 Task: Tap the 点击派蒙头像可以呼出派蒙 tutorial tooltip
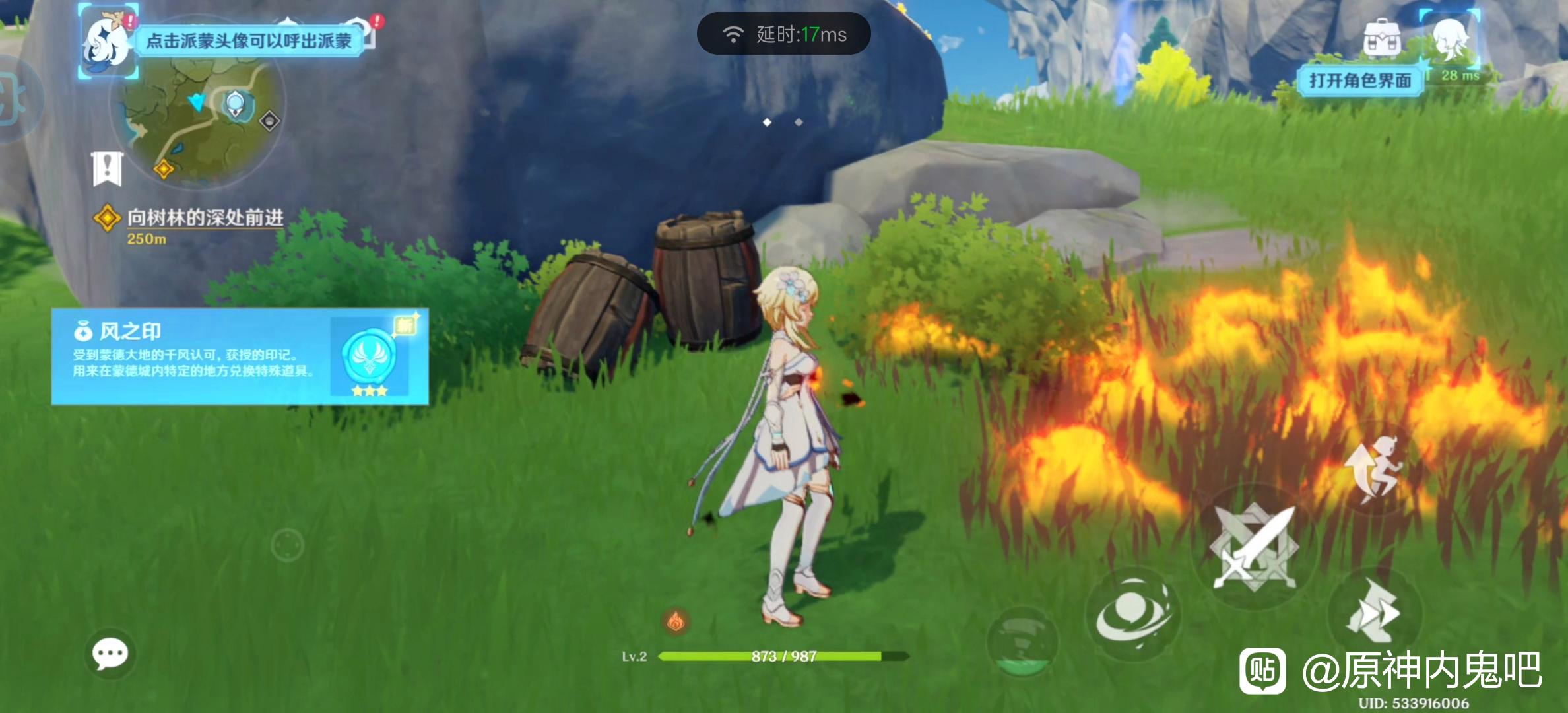coord(249,42)
